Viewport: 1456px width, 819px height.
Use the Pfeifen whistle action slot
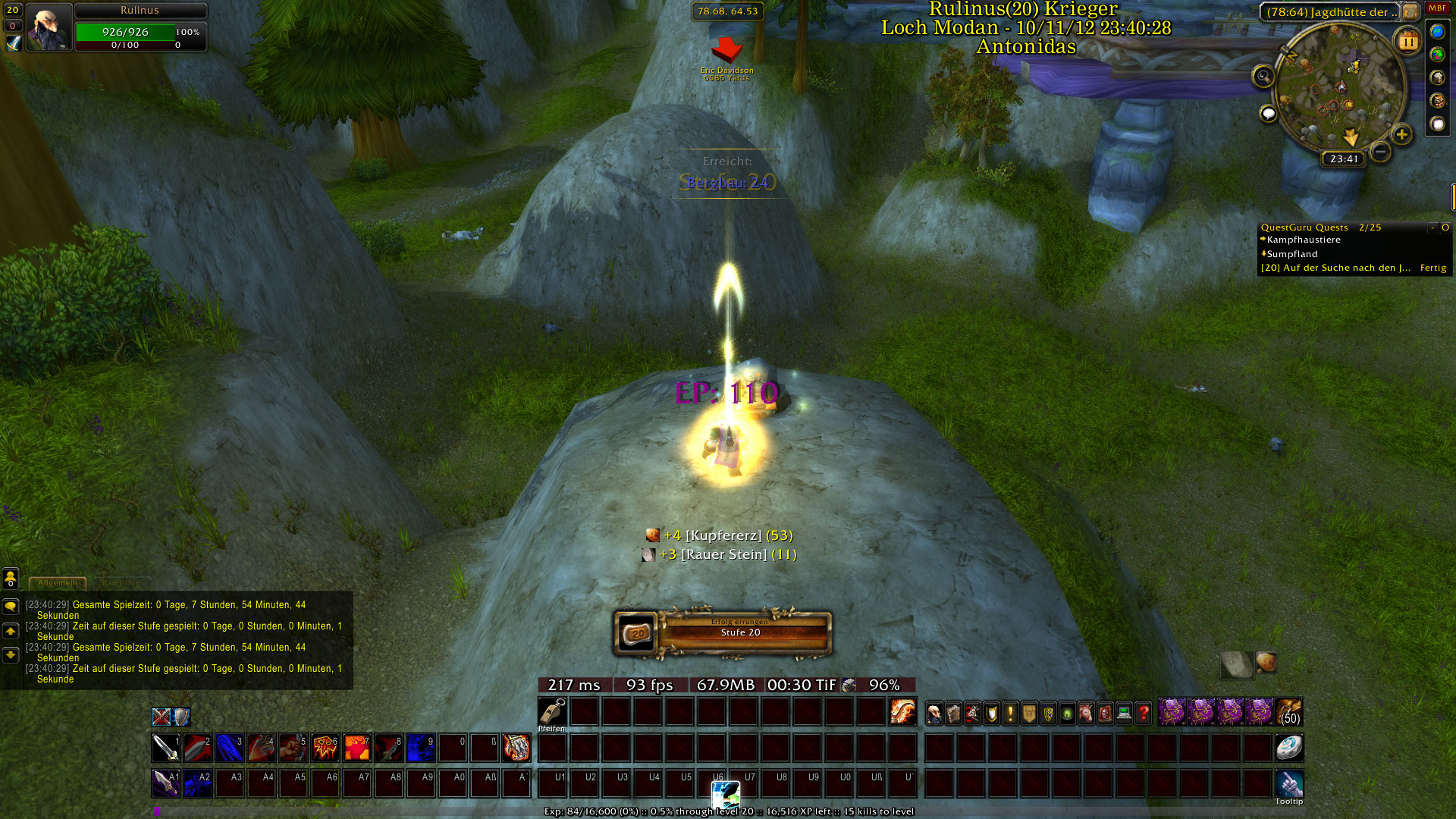pos(552,712)
